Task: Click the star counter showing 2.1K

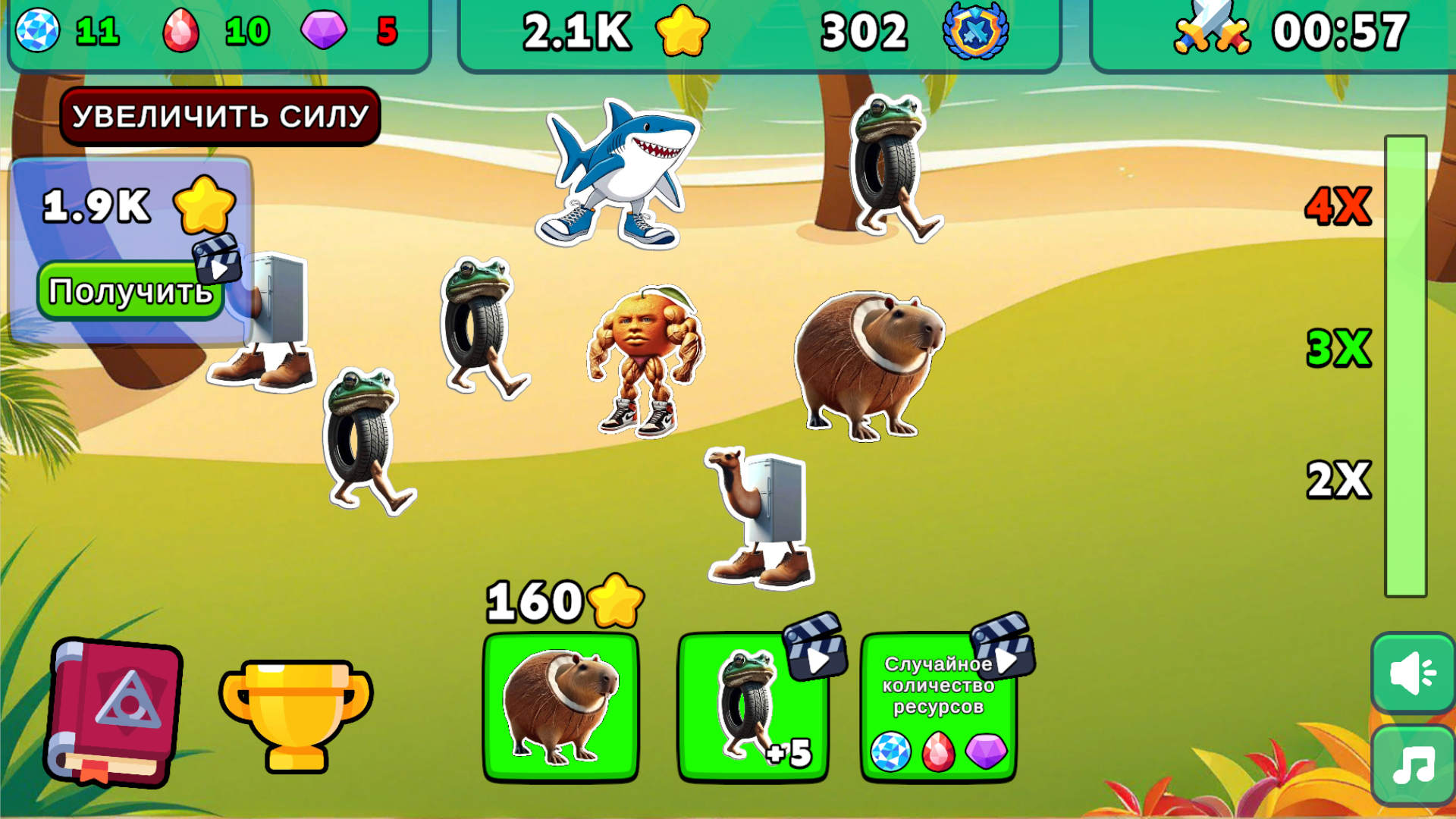Action: 607,30
